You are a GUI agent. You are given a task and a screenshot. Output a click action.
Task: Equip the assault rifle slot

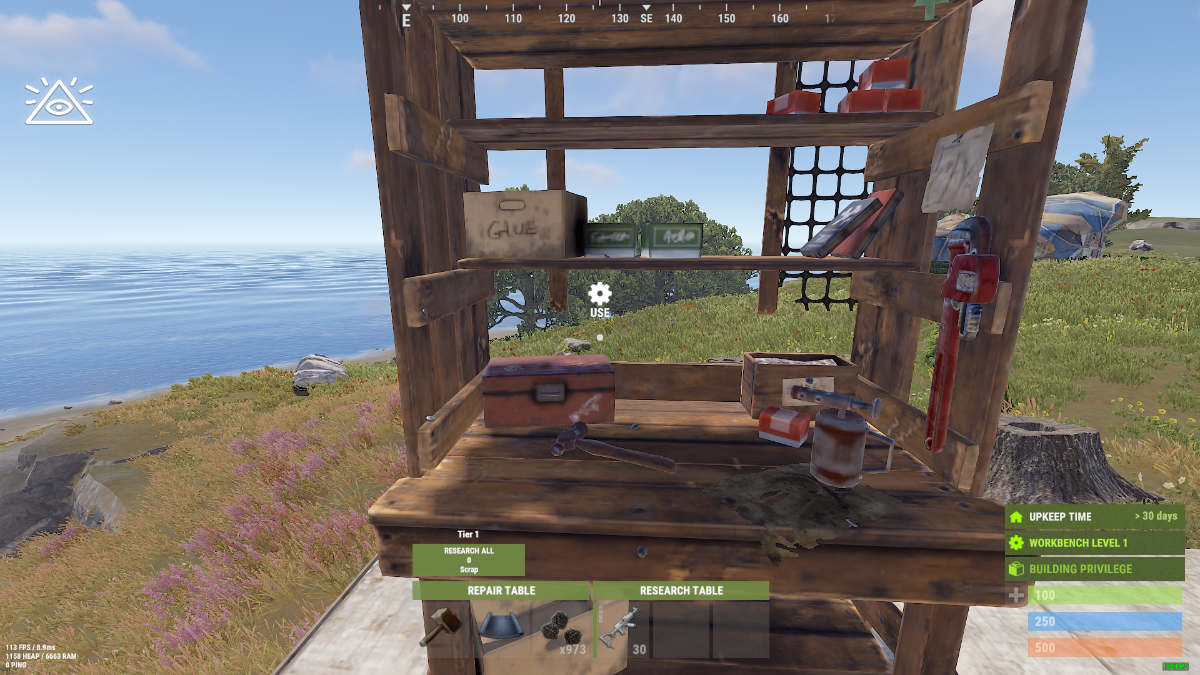(x=623, y=629)
